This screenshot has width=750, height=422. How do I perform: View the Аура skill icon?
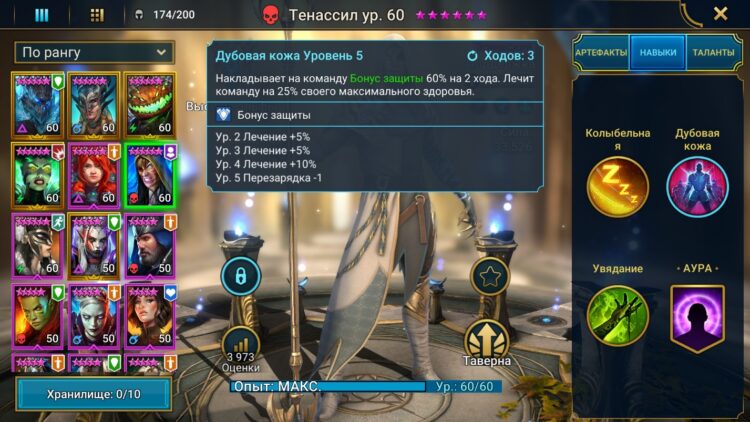697,317
